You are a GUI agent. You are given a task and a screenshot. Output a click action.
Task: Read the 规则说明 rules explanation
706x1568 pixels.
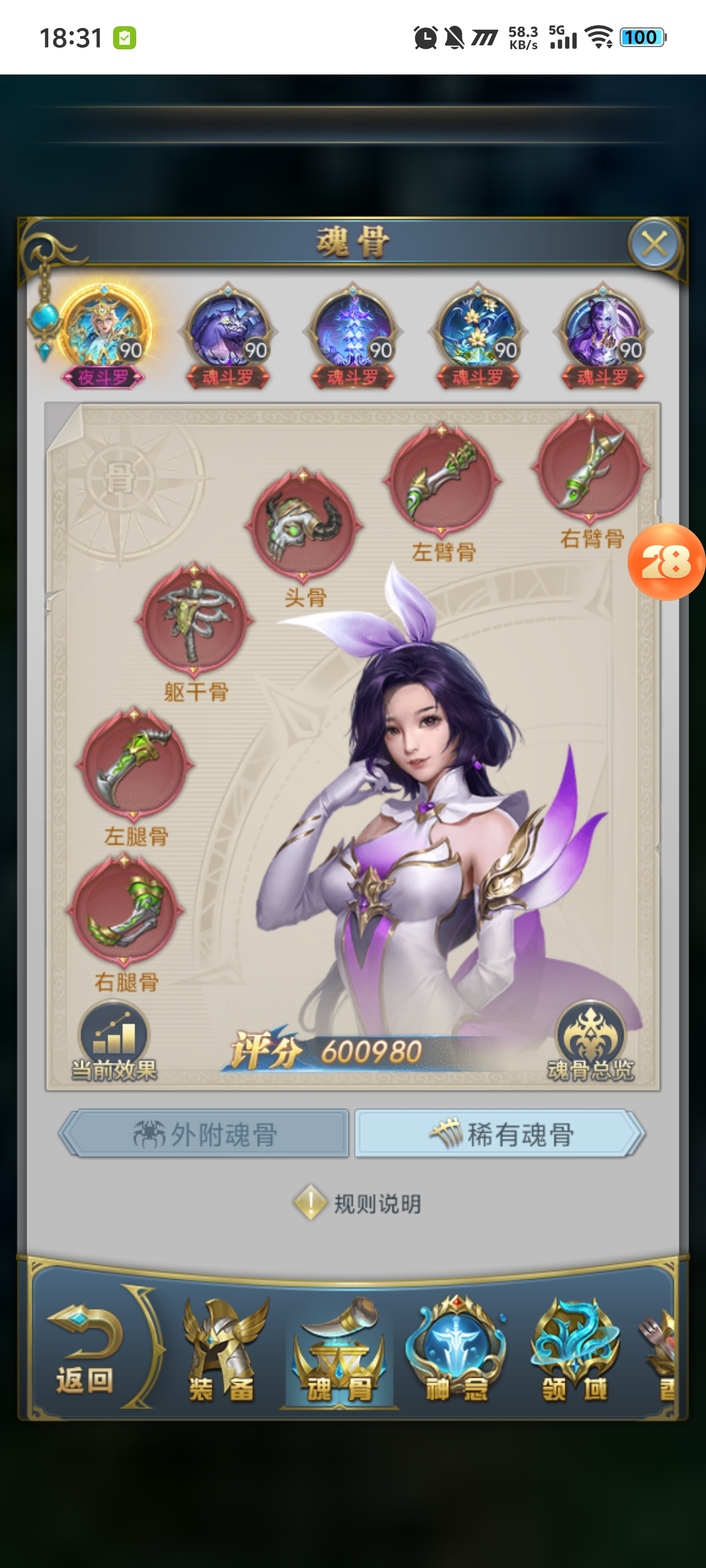click(358, 1203)
